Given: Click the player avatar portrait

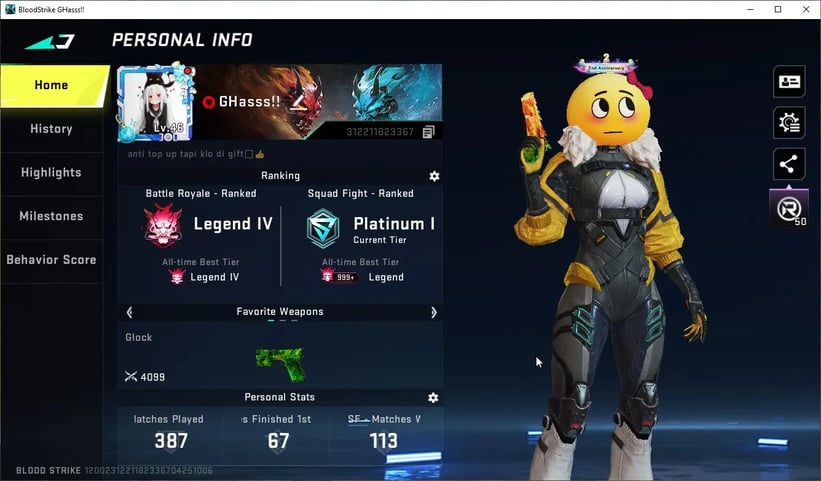Looking at the screenshot, I should pos(155,102).
